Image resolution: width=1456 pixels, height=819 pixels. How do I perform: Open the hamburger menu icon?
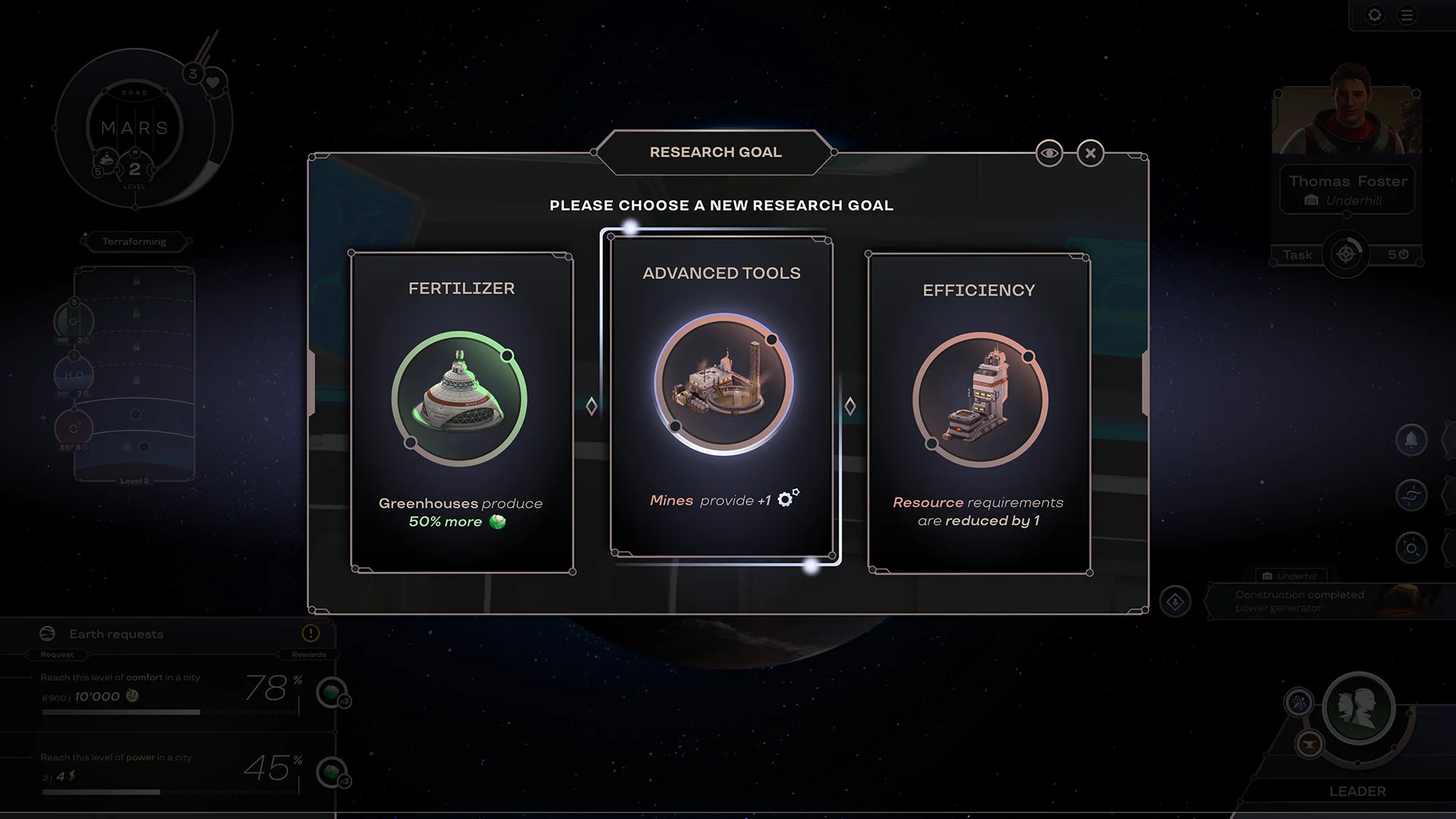click(x=1407, y=15)
